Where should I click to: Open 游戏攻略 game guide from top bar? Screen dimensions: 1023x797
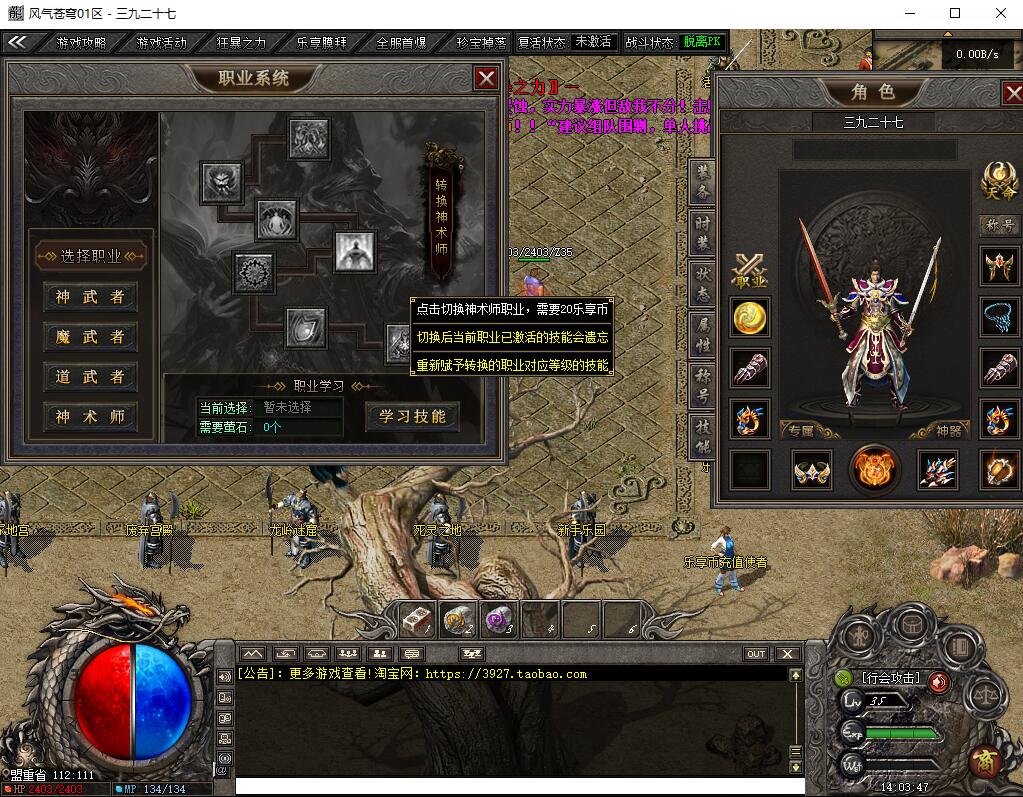81,42
